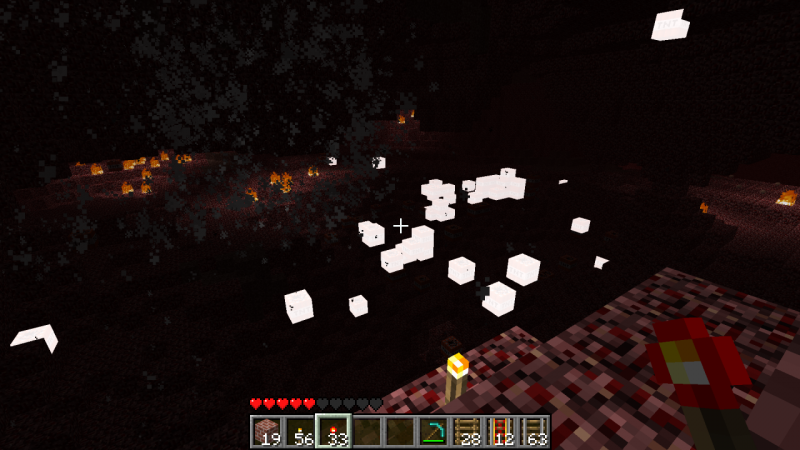Select the rail stack of 28

click(x=467, y=431)
